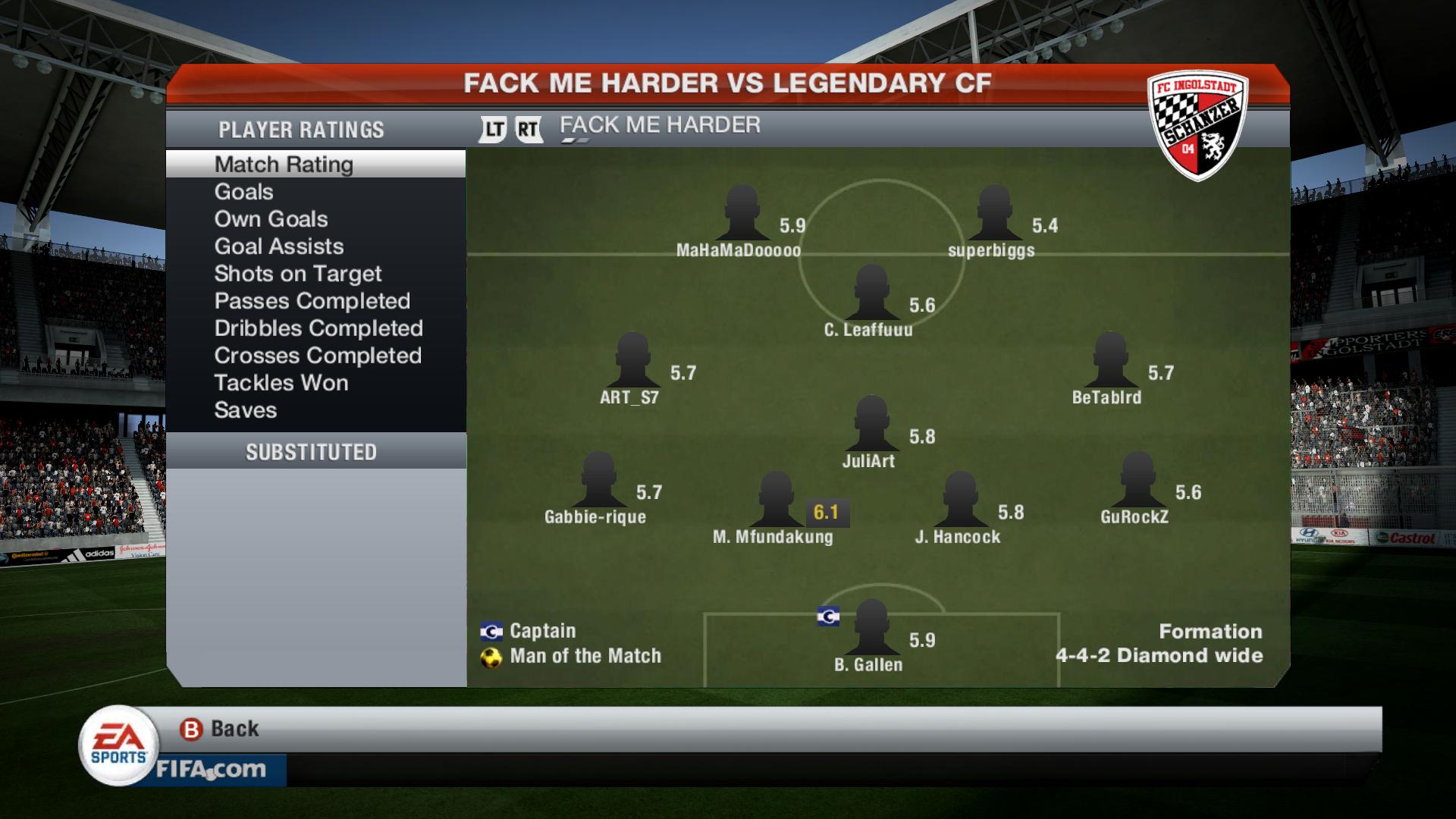
Task: Switch to Passes Completed view
Action: point(312,301)
